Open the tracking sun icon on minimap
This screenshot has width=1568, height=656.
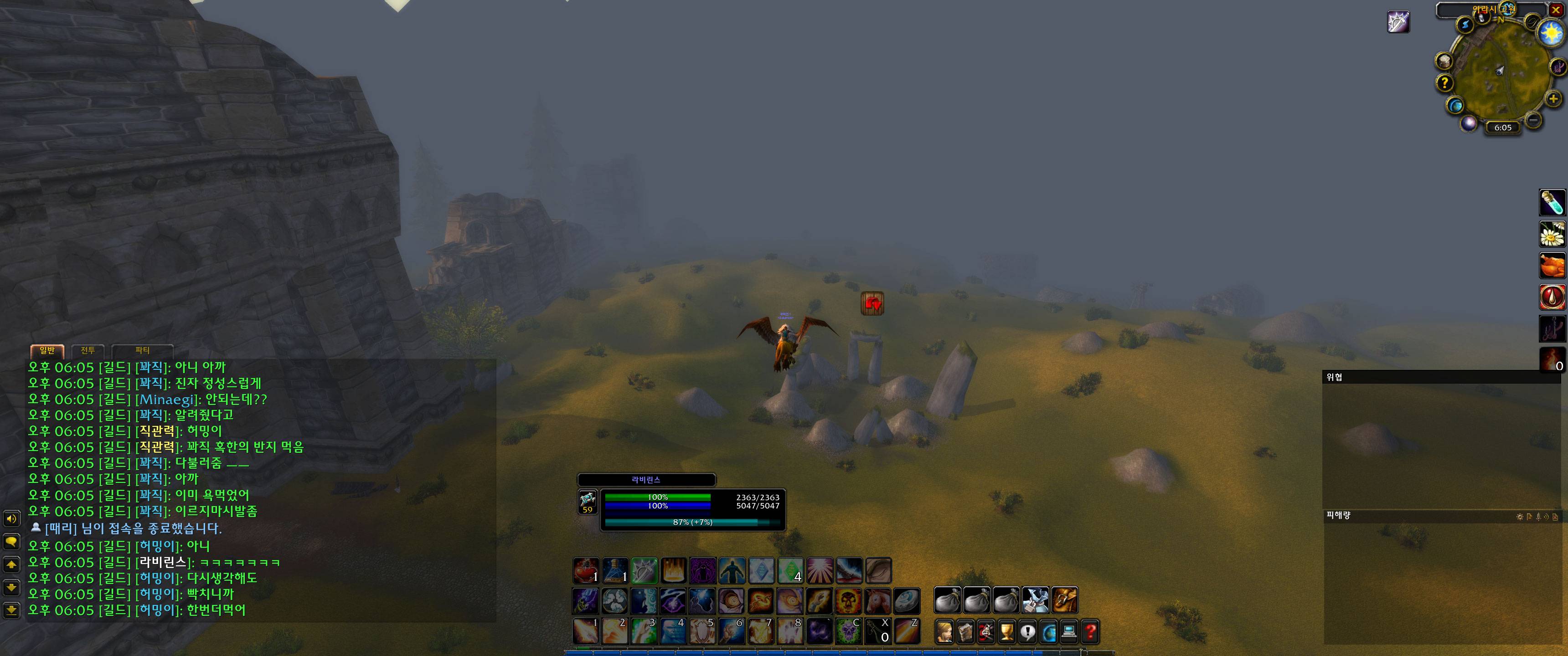pos(1551,31)
